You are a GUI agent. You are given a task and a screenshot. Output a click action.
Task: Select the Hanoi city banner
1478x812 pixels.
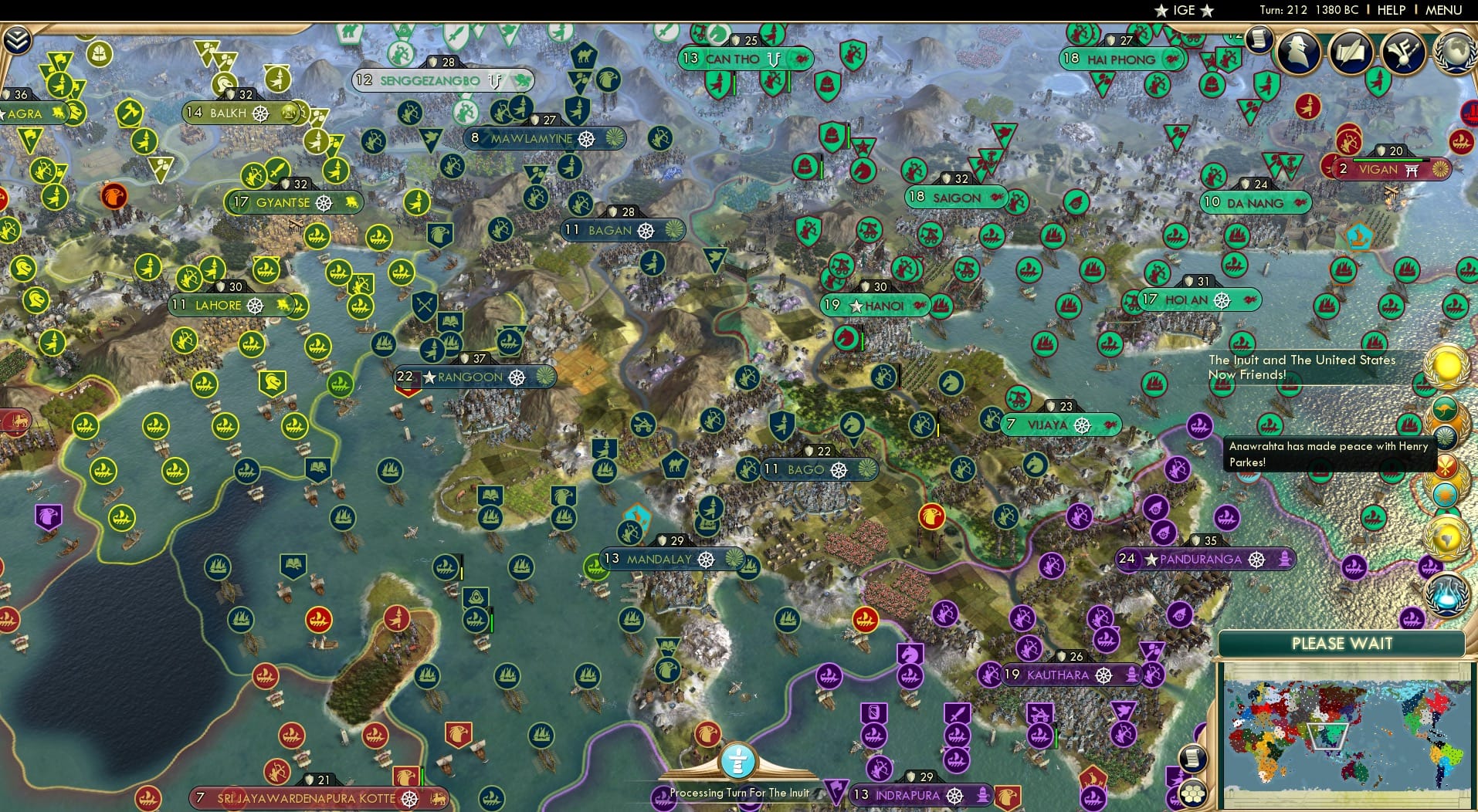point(875,304)
